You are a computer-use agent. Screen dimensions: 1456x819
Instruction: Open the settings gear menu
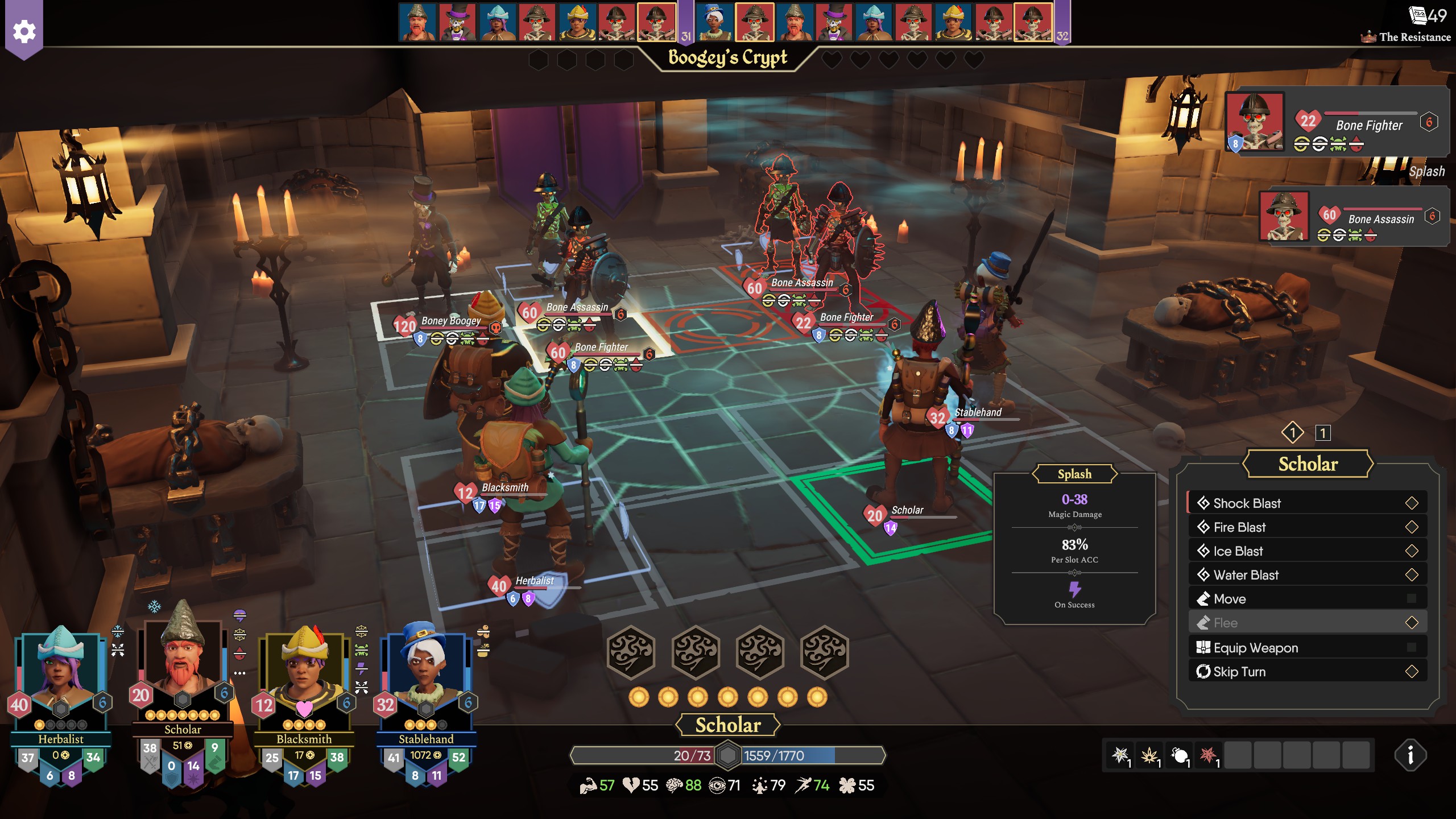pos(24,31)
